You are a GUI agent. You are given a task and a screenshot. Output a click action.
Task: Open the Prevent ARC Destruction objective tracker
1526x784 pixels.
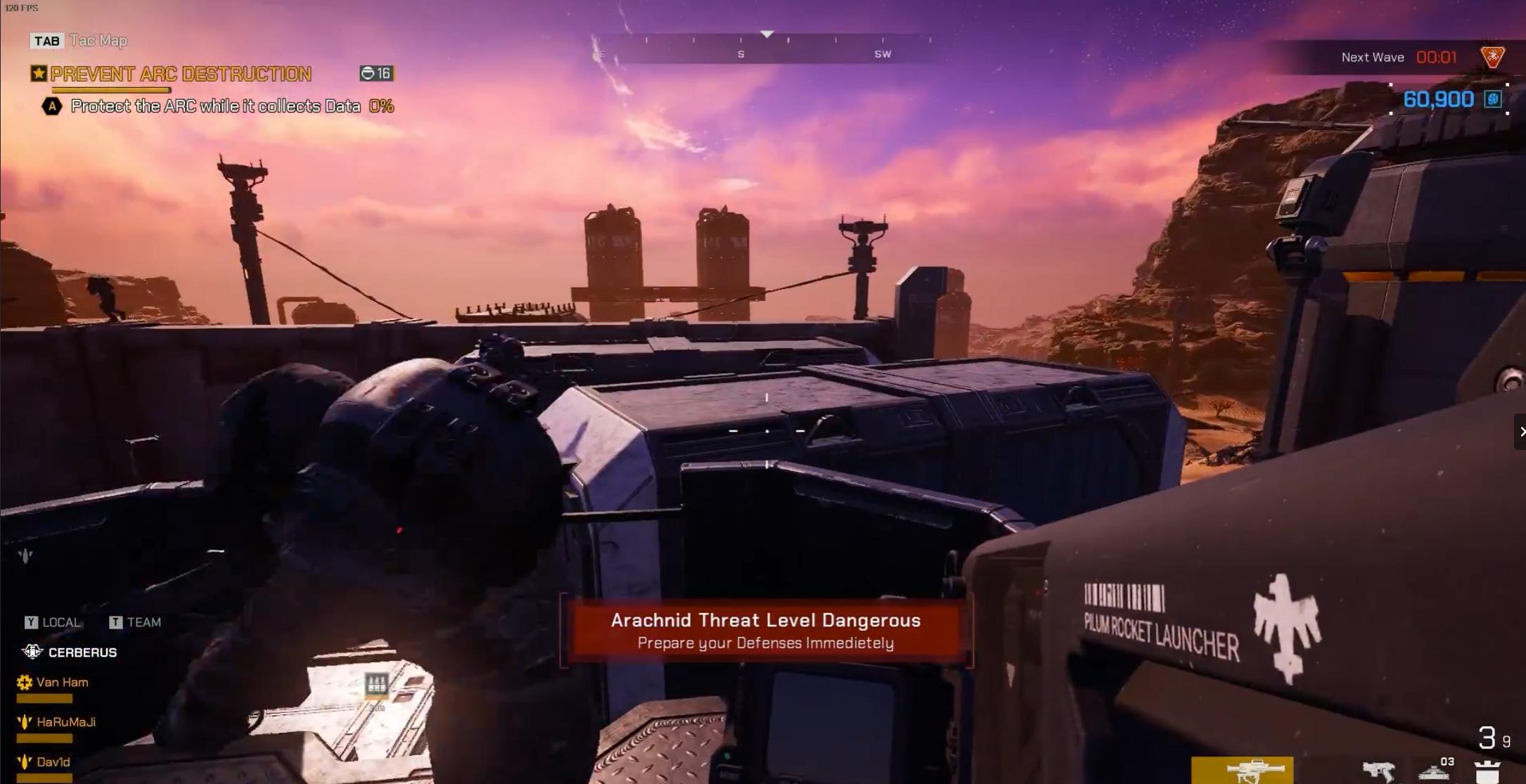tap(181, 74)
